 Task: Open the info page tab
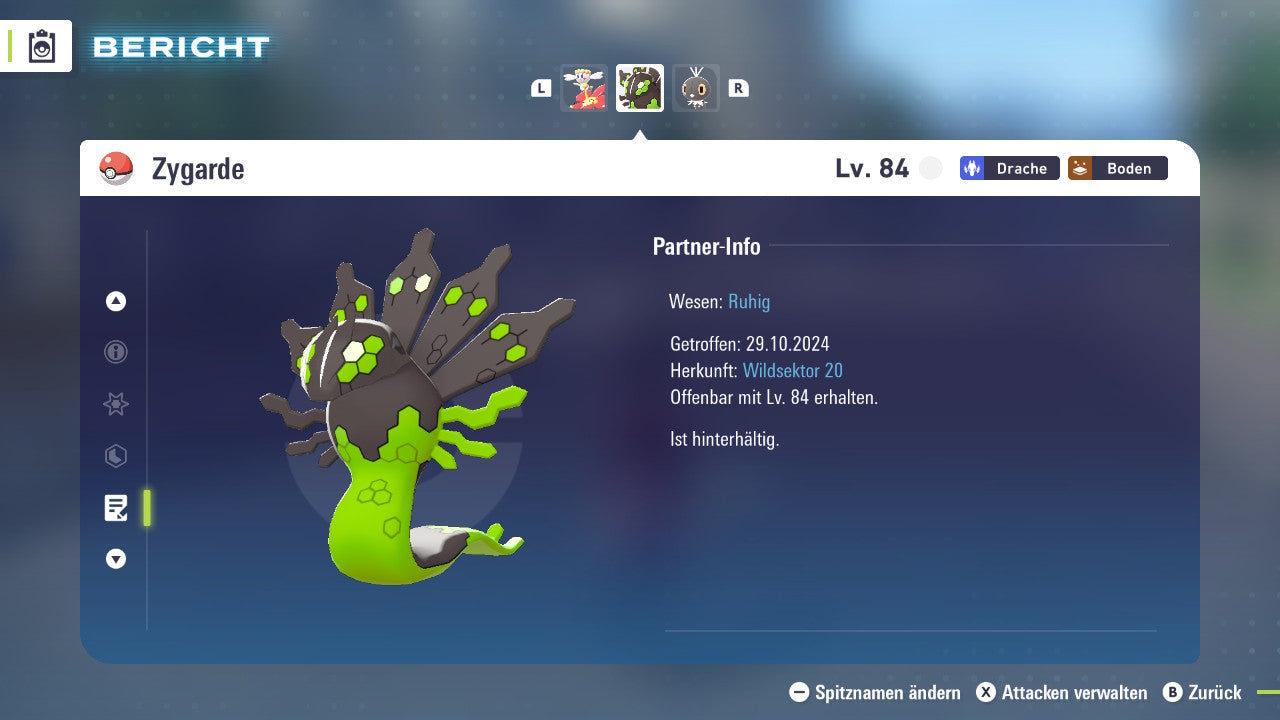coord(116,352)
